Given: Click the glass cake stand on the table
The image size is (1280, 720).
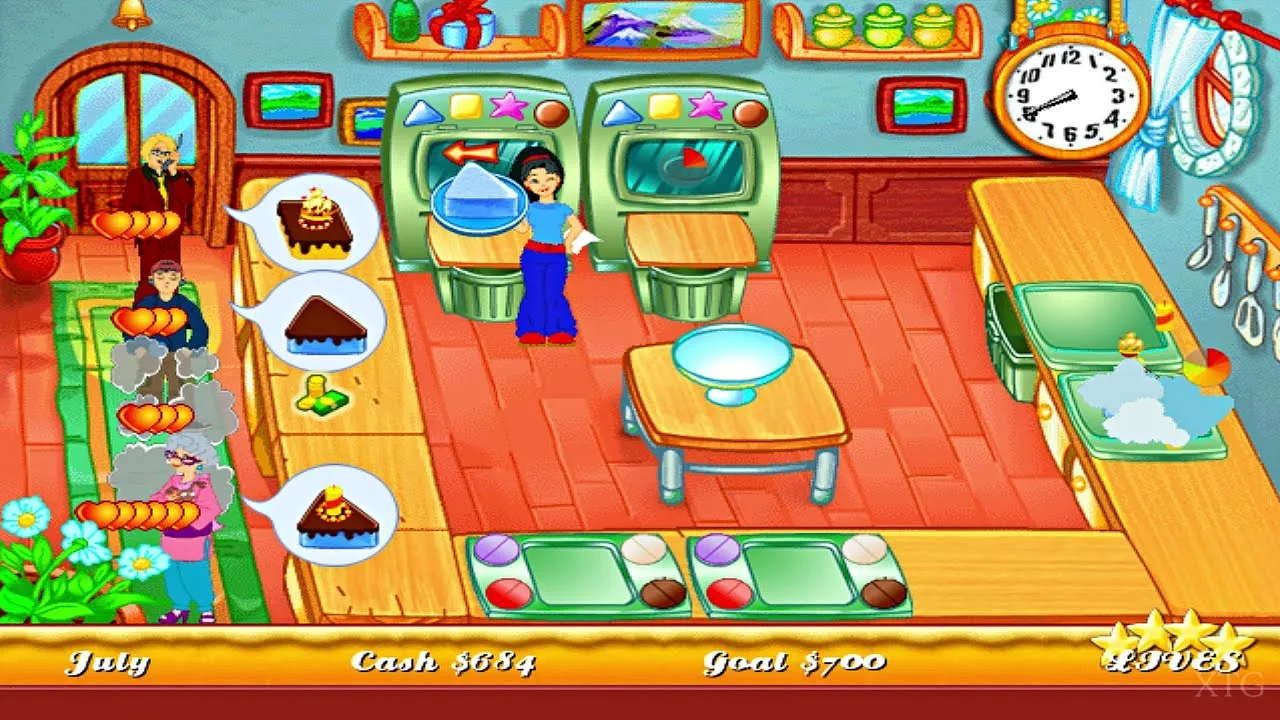Looking at the screenshot, I should (x=731, y=362).
